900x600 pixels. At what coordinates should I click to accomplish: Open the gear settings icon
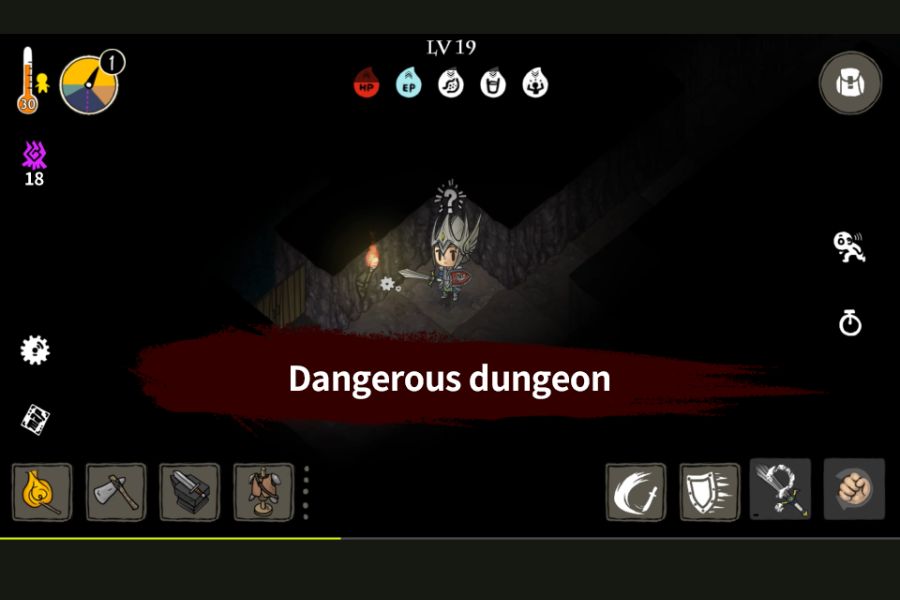(35, 350)
